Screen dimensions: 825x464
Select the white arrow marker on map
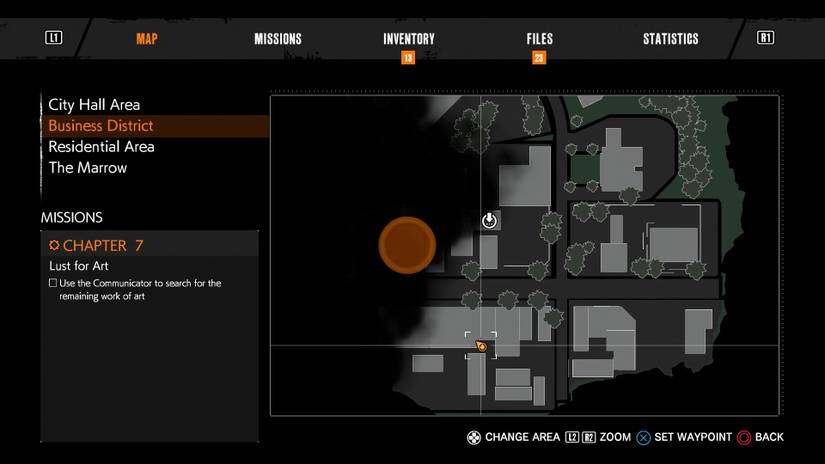pos(489,220)
